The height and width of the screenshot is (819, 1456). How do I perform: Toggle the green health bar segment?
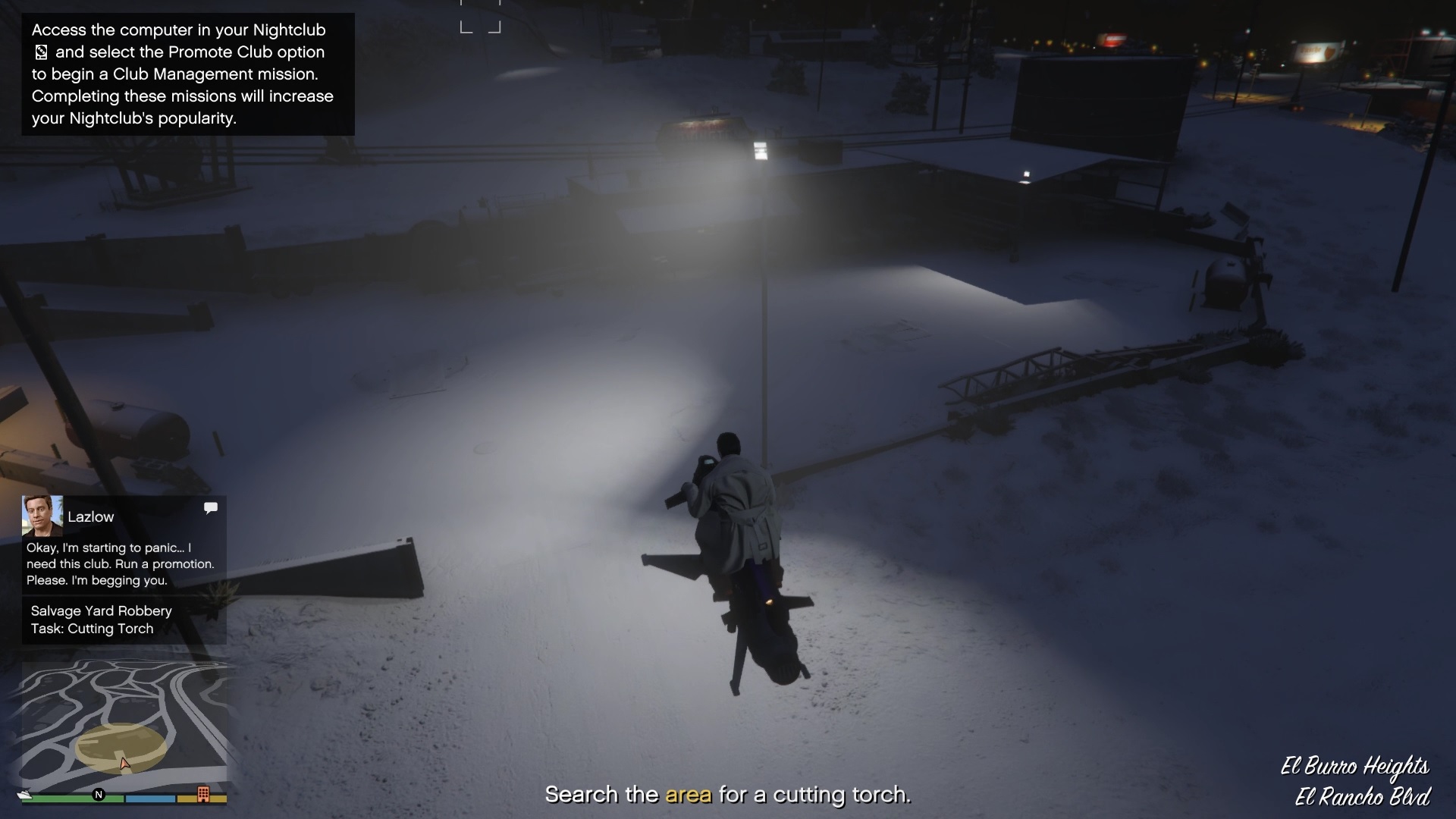pyautogui.click(x=72, y=797)
